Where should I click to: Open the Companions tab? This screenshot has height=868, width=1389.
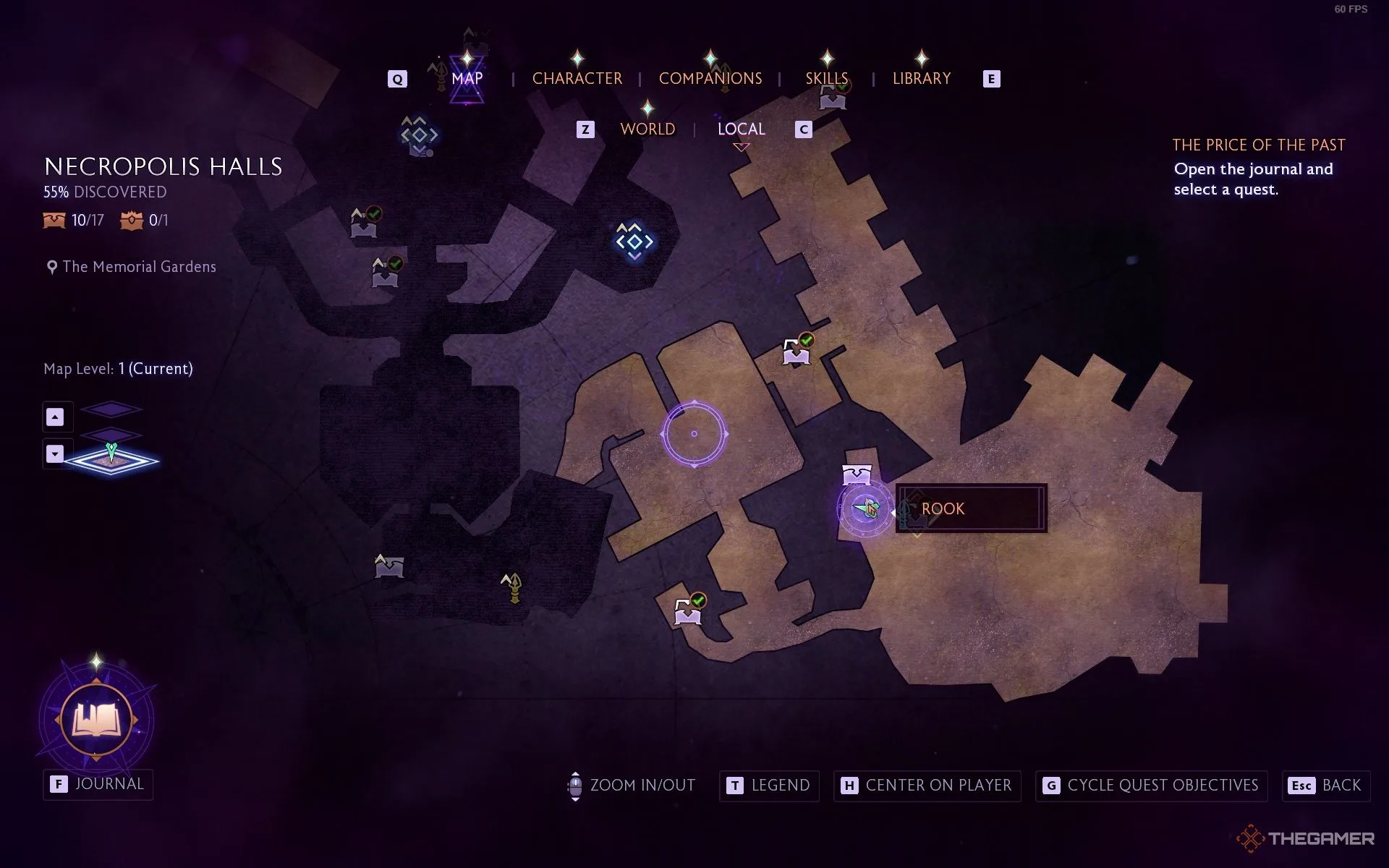(710, 78)
